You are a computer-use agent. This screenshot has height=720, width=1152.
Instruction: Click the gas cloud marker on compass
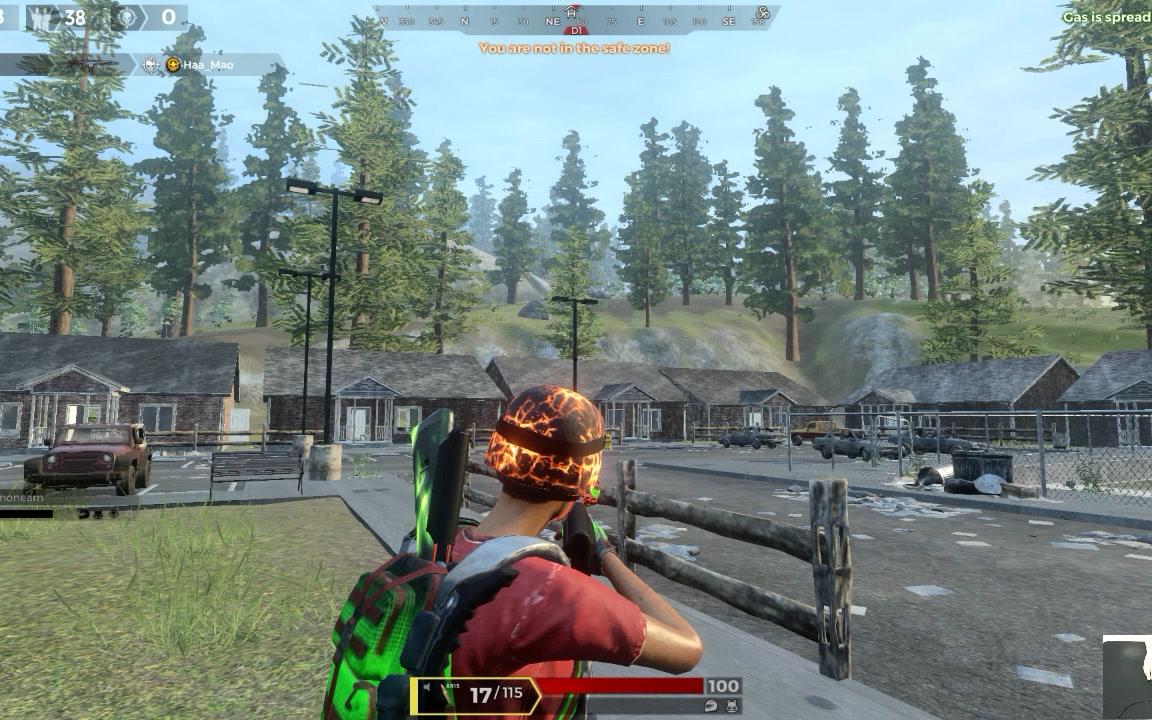pos(762,13)
